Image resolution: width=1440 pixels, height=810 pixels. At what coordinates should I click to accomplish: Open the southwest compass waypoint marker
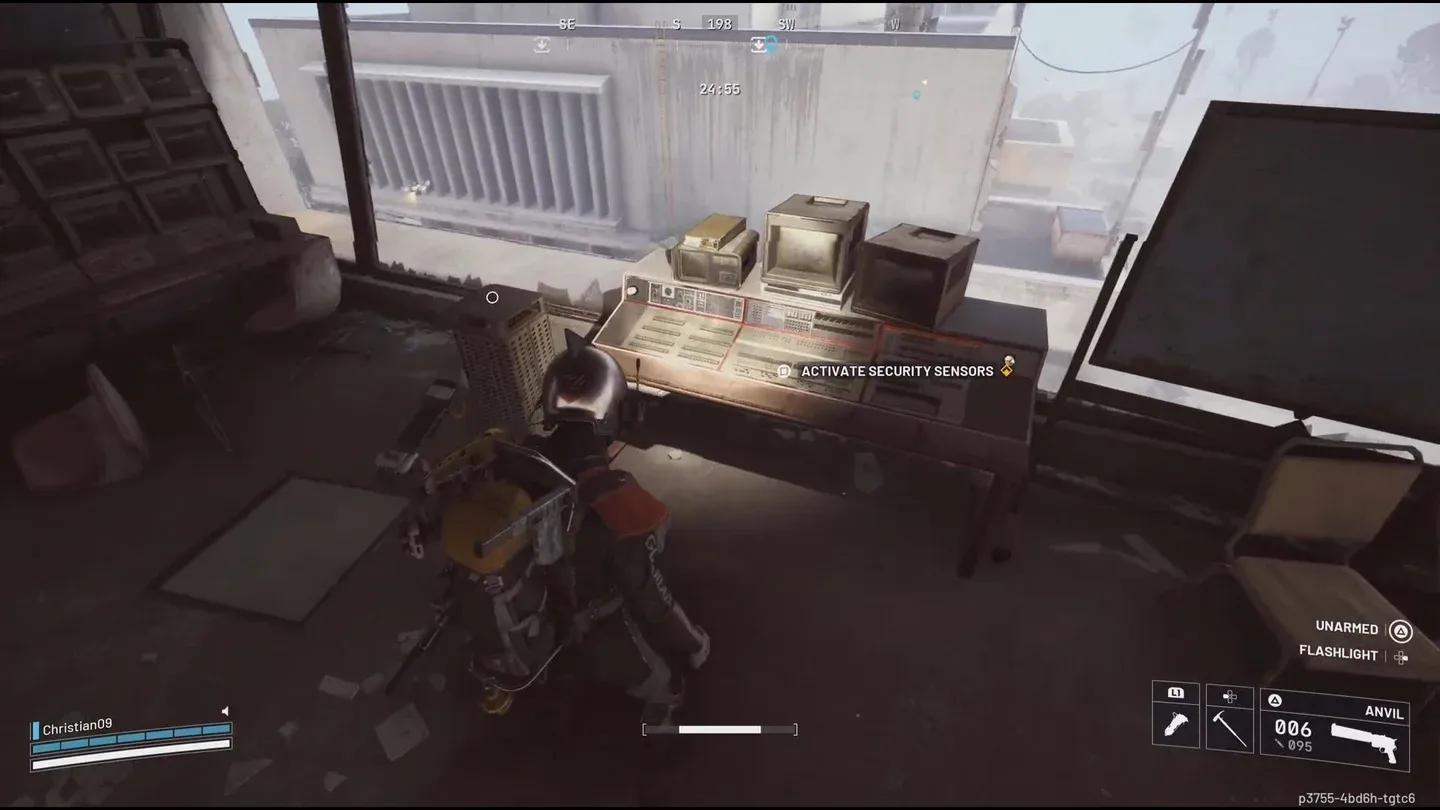[x=758, y=44]
